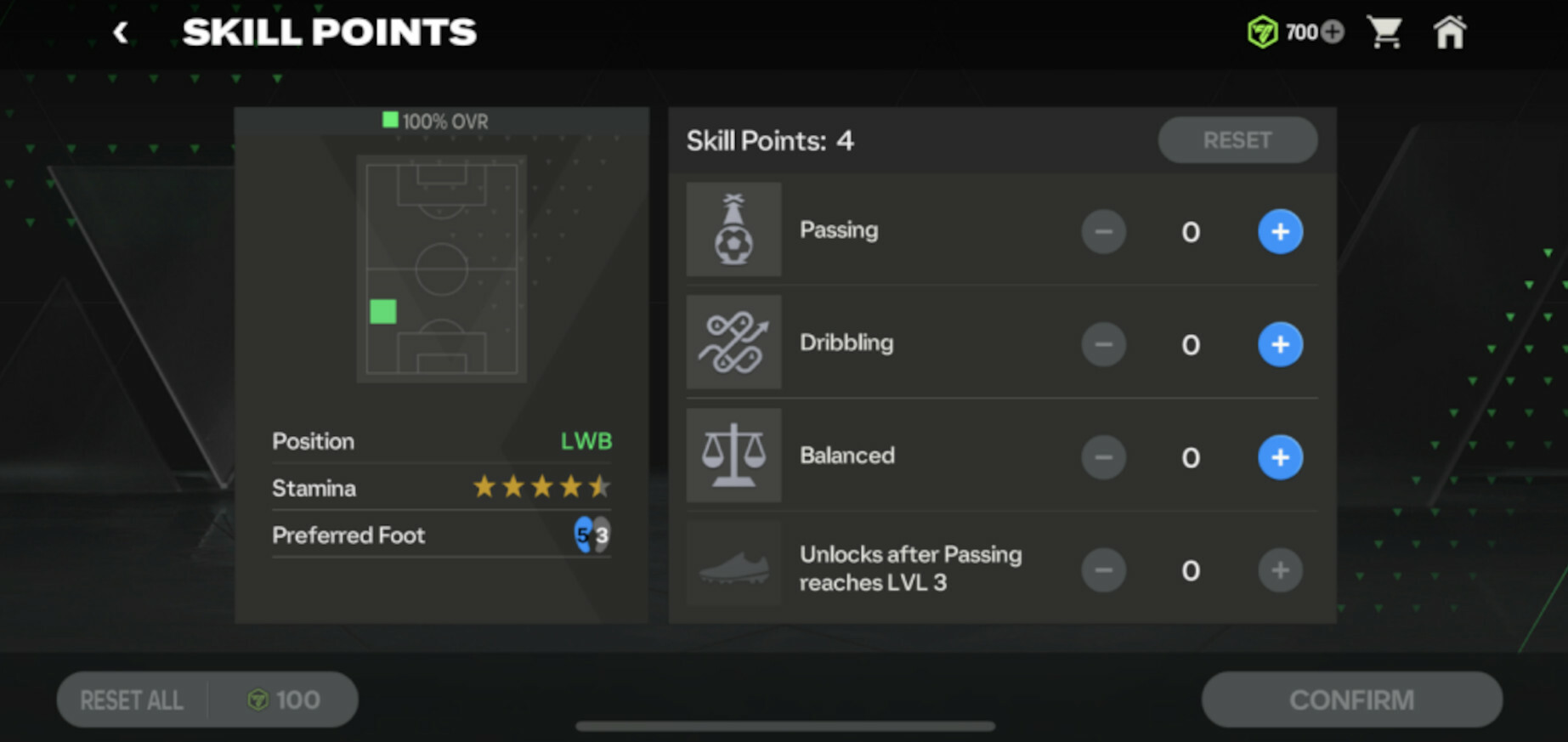Remove a point from Dribbling
The width and height of the screenshot is (1568, 742).
pos(1103,344)
